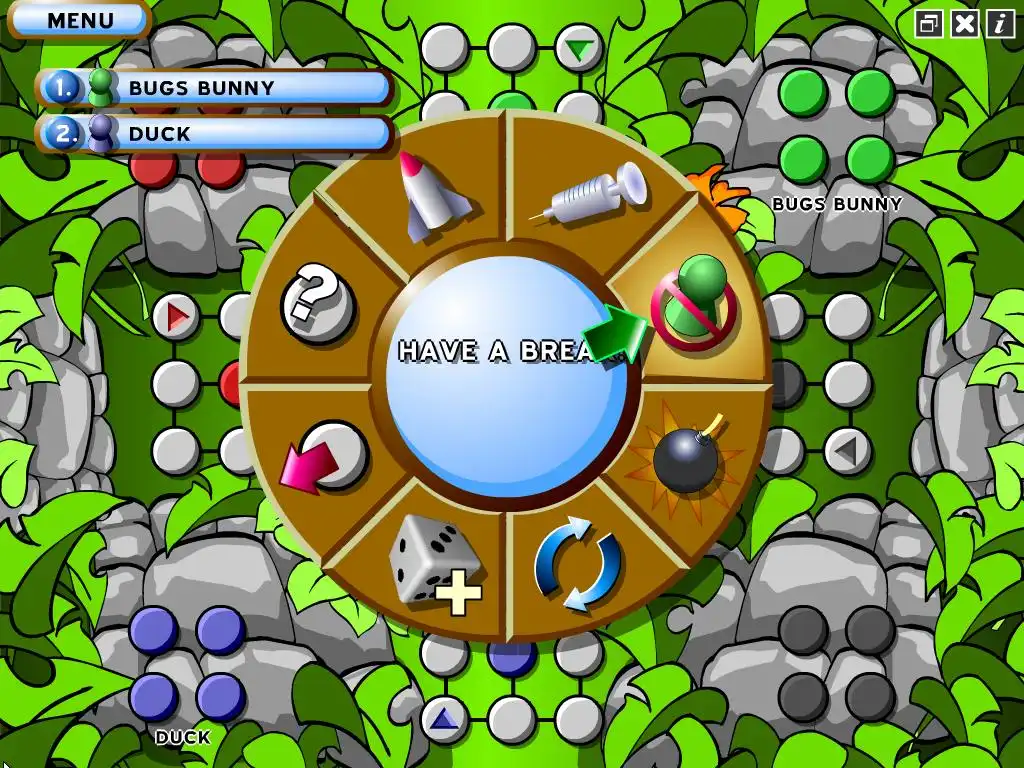The image size is (1024, 768).
Task: Select the Bugs Bunny player row
Action: (215, 88)
